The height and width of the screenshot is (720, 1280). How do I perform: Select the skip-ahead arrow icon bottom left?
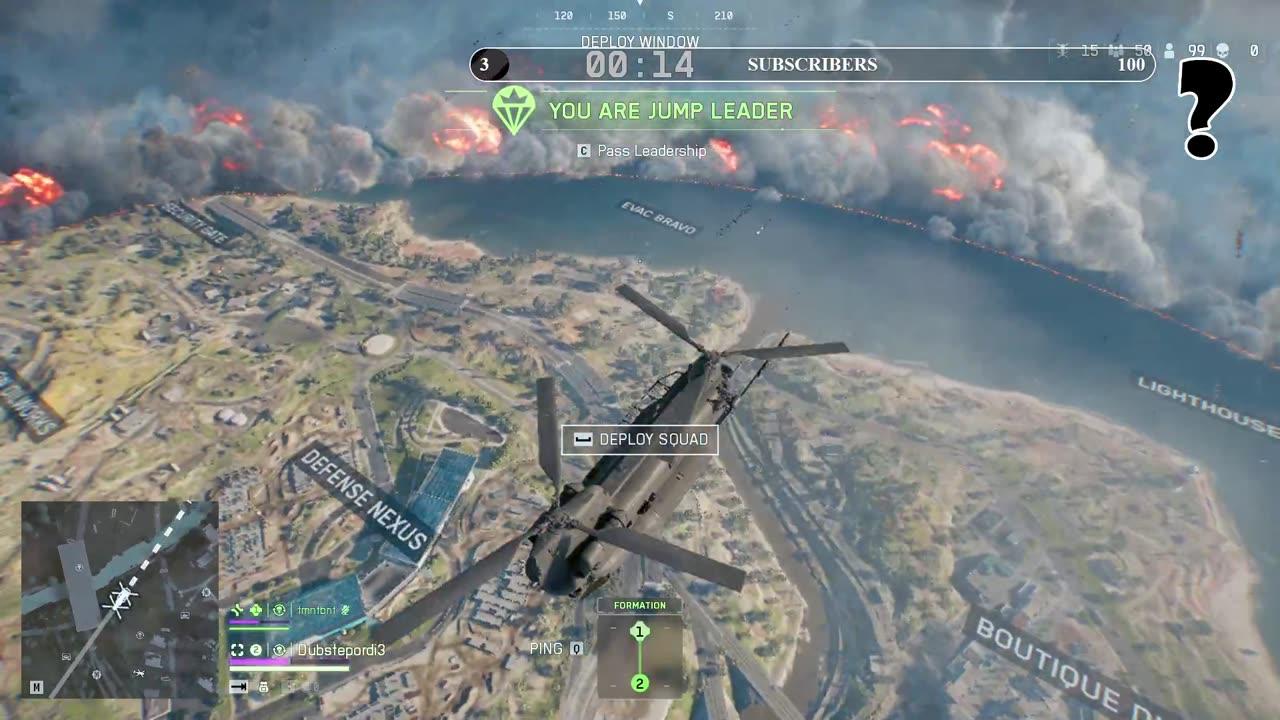click(239, 686)
